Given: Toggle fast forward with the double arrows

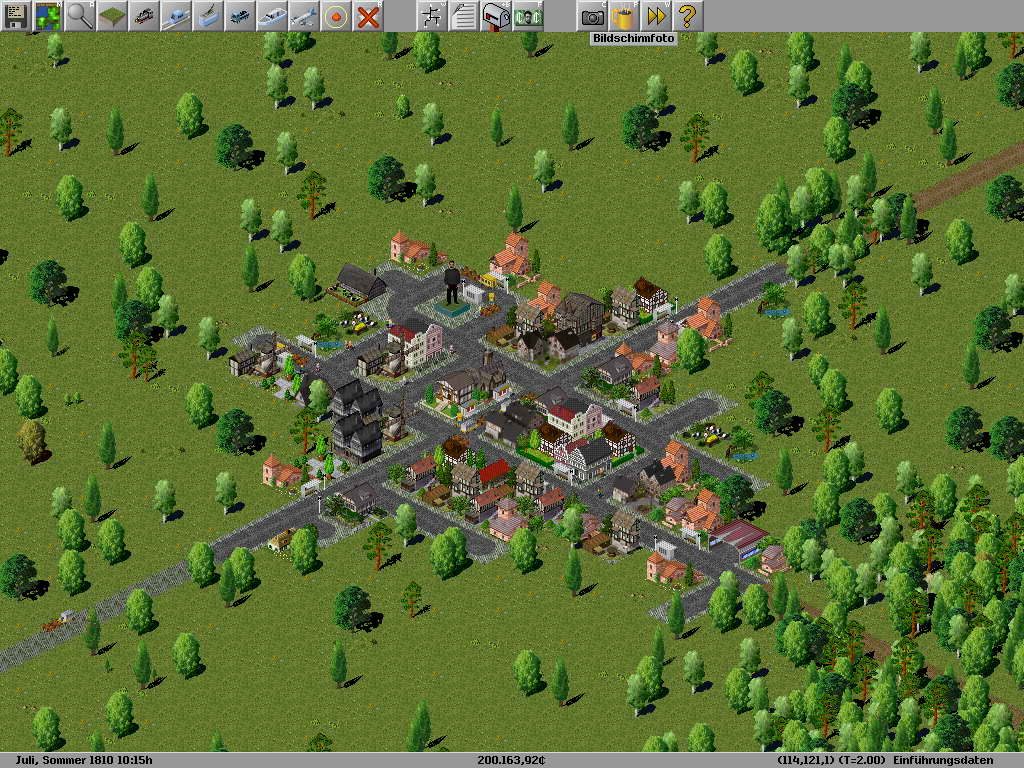Looking at the screenshot, I should 656,16.
